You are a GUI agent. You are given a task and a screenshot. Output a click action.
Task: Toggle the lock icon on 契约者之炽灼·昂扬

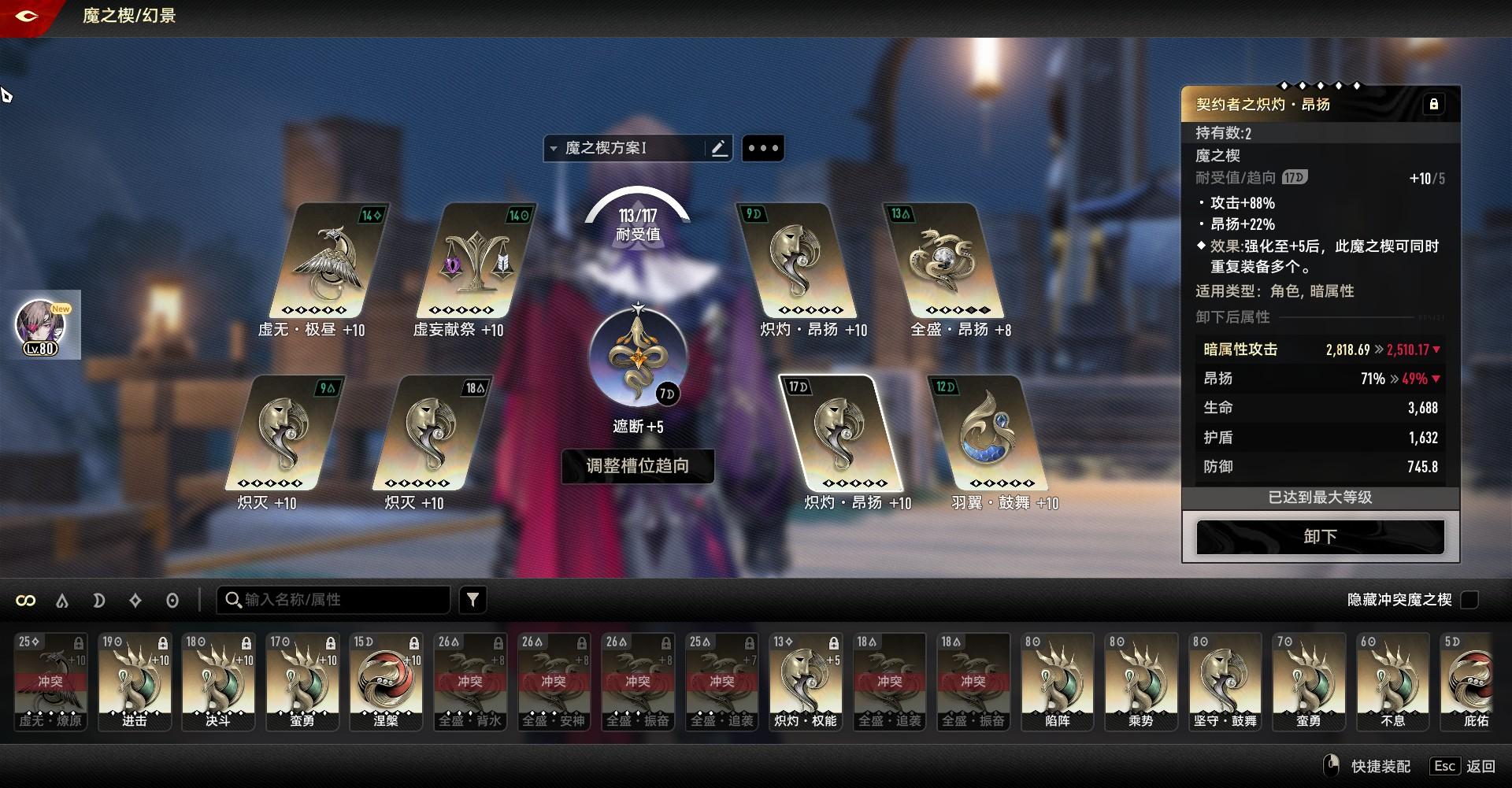pos(1433,105)
